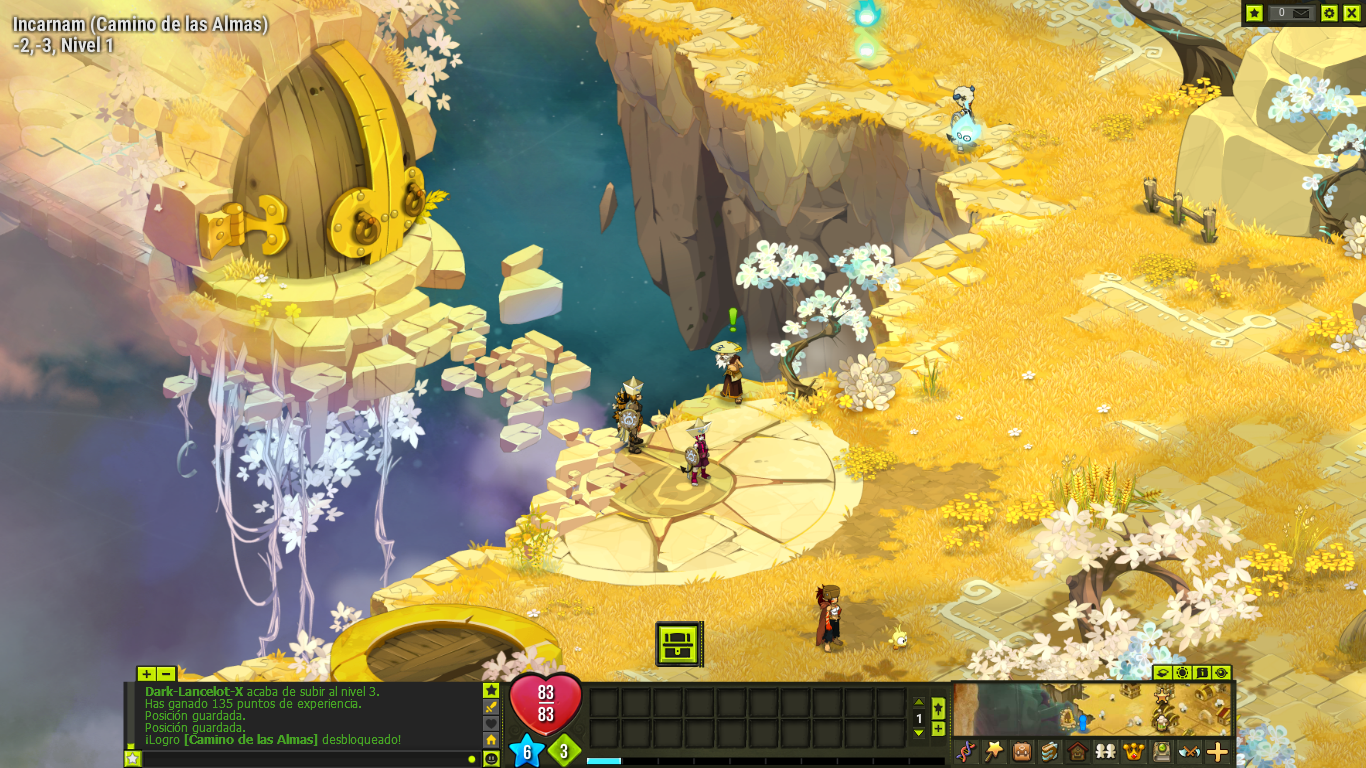This screenshot has height=768, width=1366.
Task: Click the star button beside the mail counter
Action: coord(1255,13)
